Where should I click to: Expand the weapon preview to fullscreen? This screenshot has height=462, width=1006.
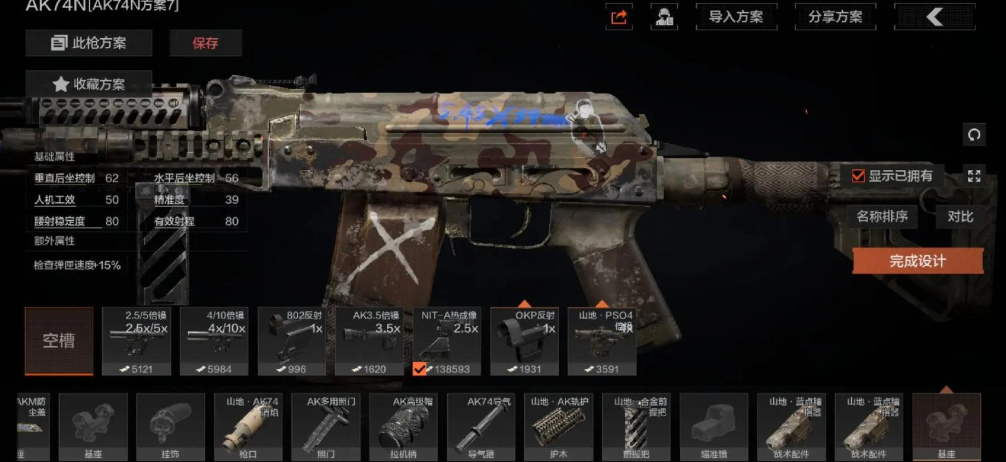tap(974, 176)
